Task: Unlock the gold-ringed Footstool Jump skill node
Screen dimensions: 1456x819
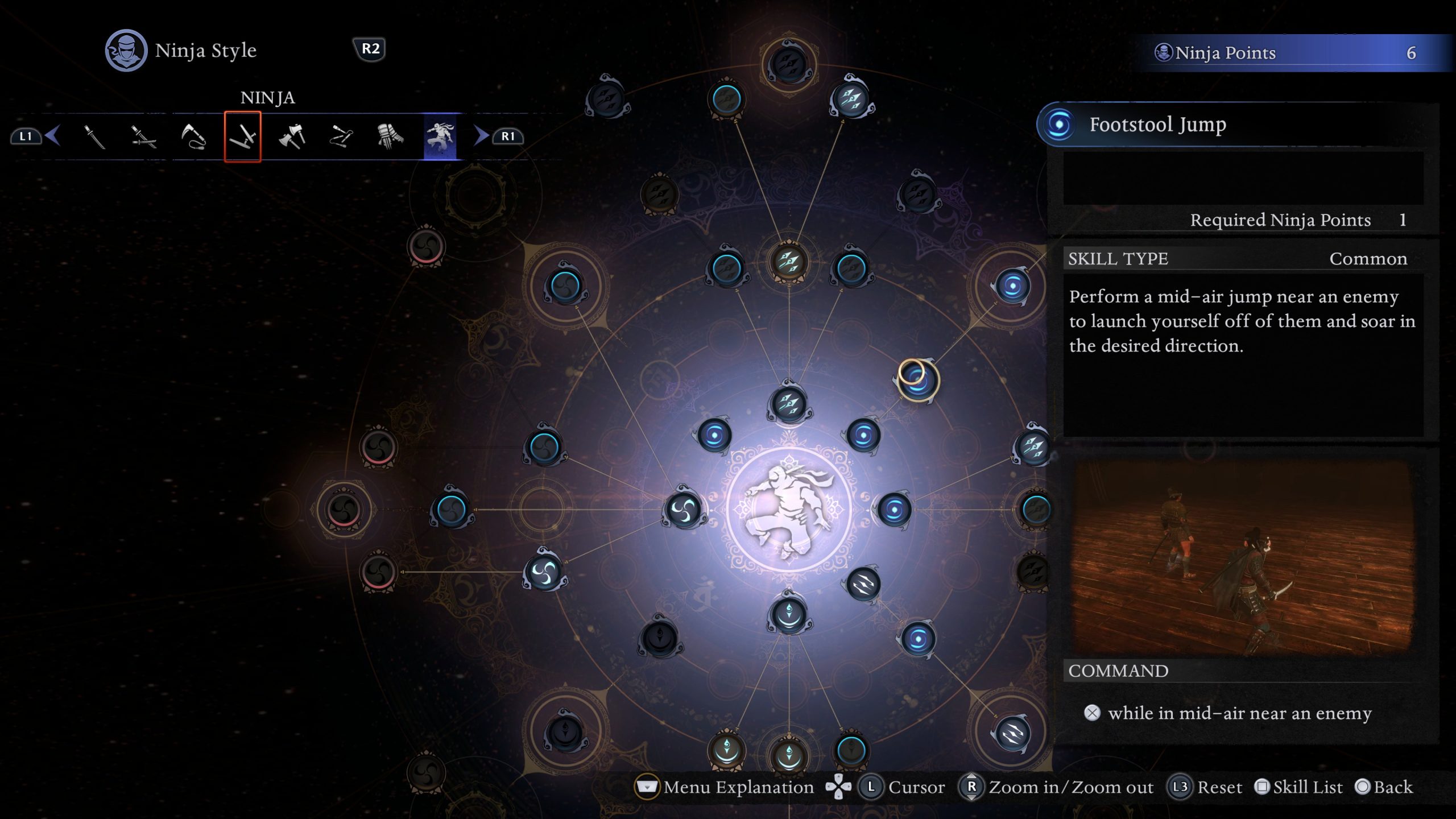Action: 917,379
